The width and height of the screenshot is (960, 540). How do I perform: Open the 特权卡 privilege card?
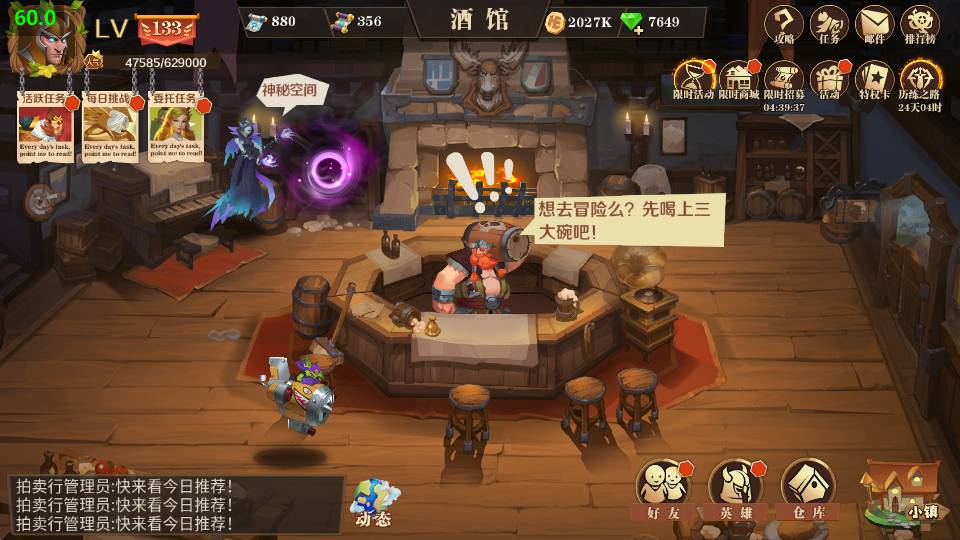pos(874,78)
